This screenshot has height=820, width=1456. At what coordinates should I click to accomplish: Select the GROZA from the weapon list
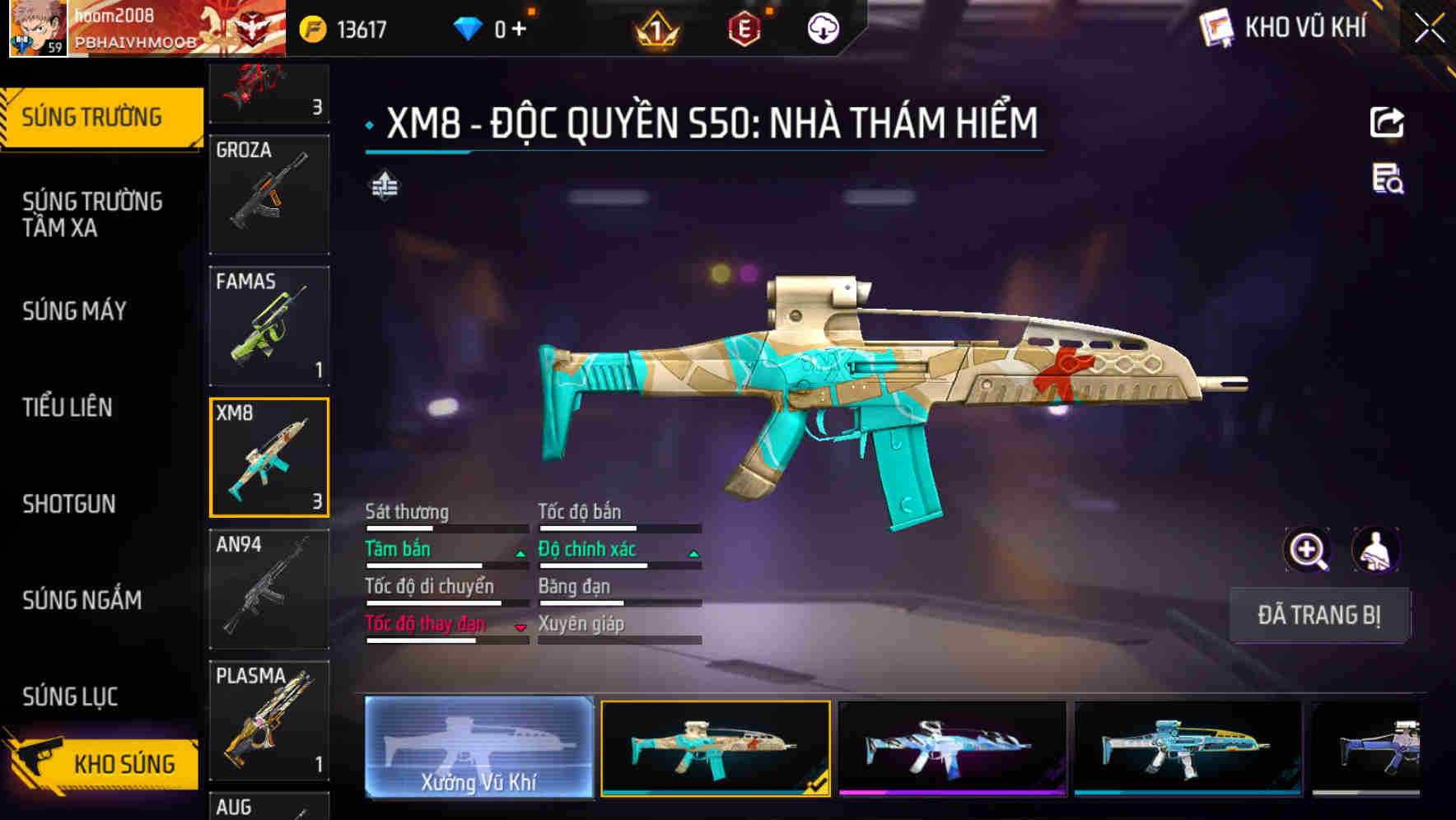tap(268, 193)
